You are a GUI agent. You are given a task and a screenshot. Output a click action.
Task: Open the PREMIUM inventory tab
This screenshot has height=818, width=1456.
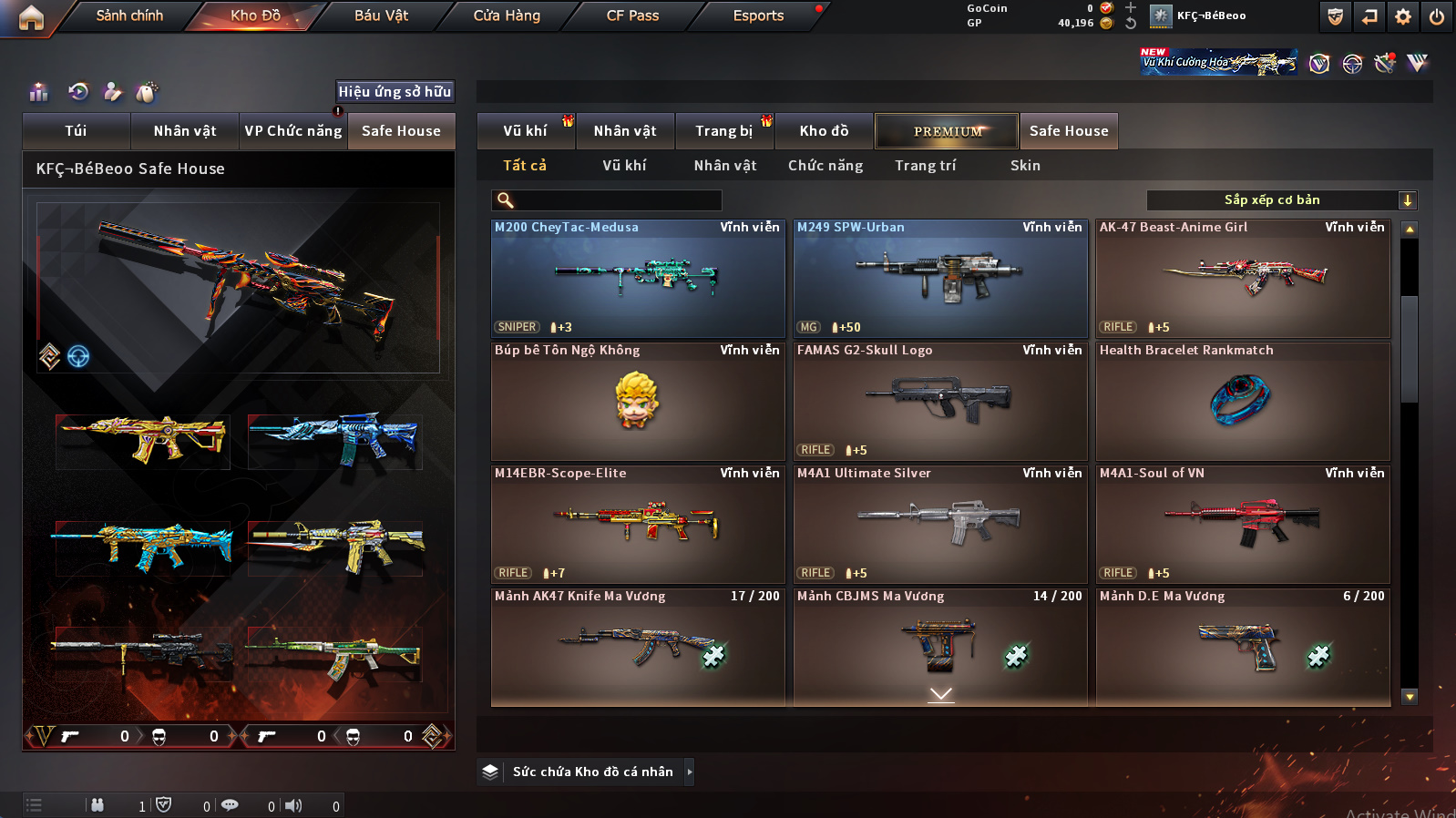pos(947,131)
